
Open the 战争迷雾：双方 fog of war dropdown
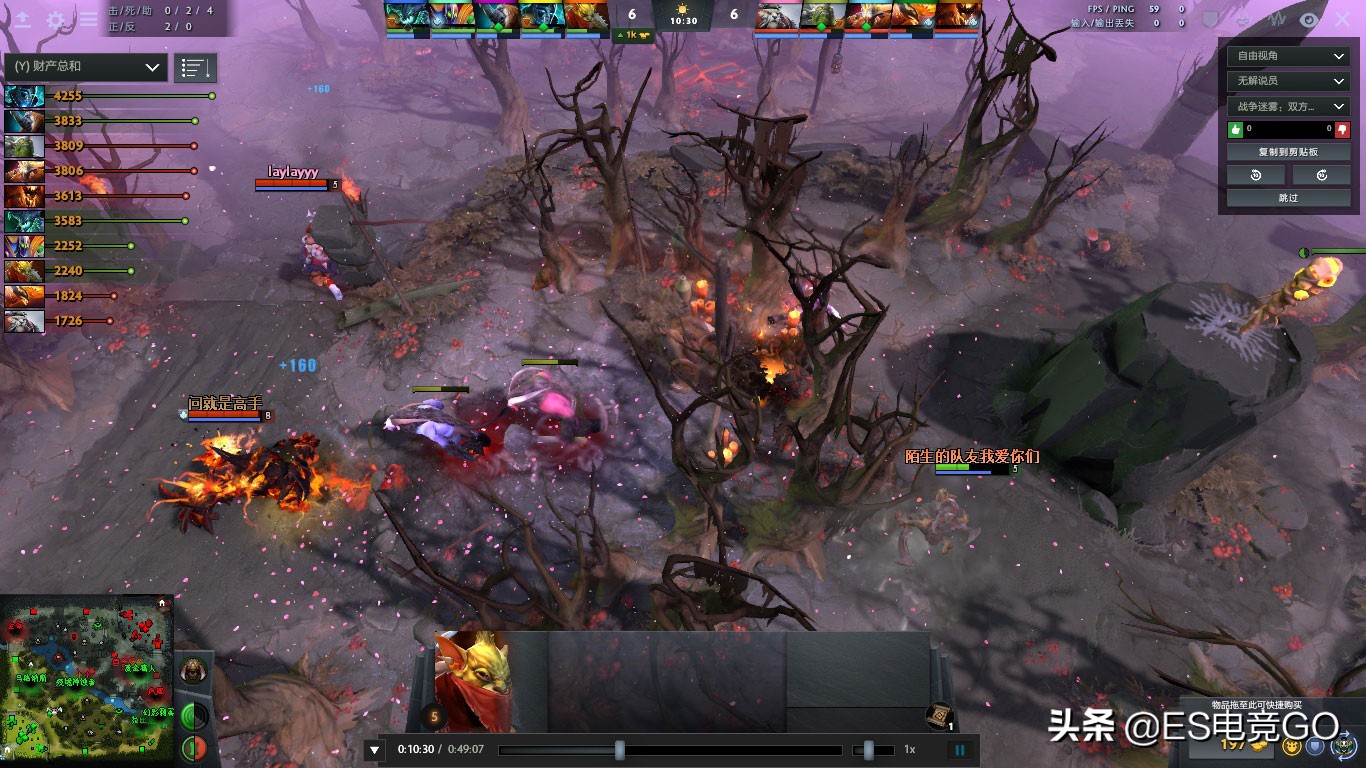(x=1288, y=105)
